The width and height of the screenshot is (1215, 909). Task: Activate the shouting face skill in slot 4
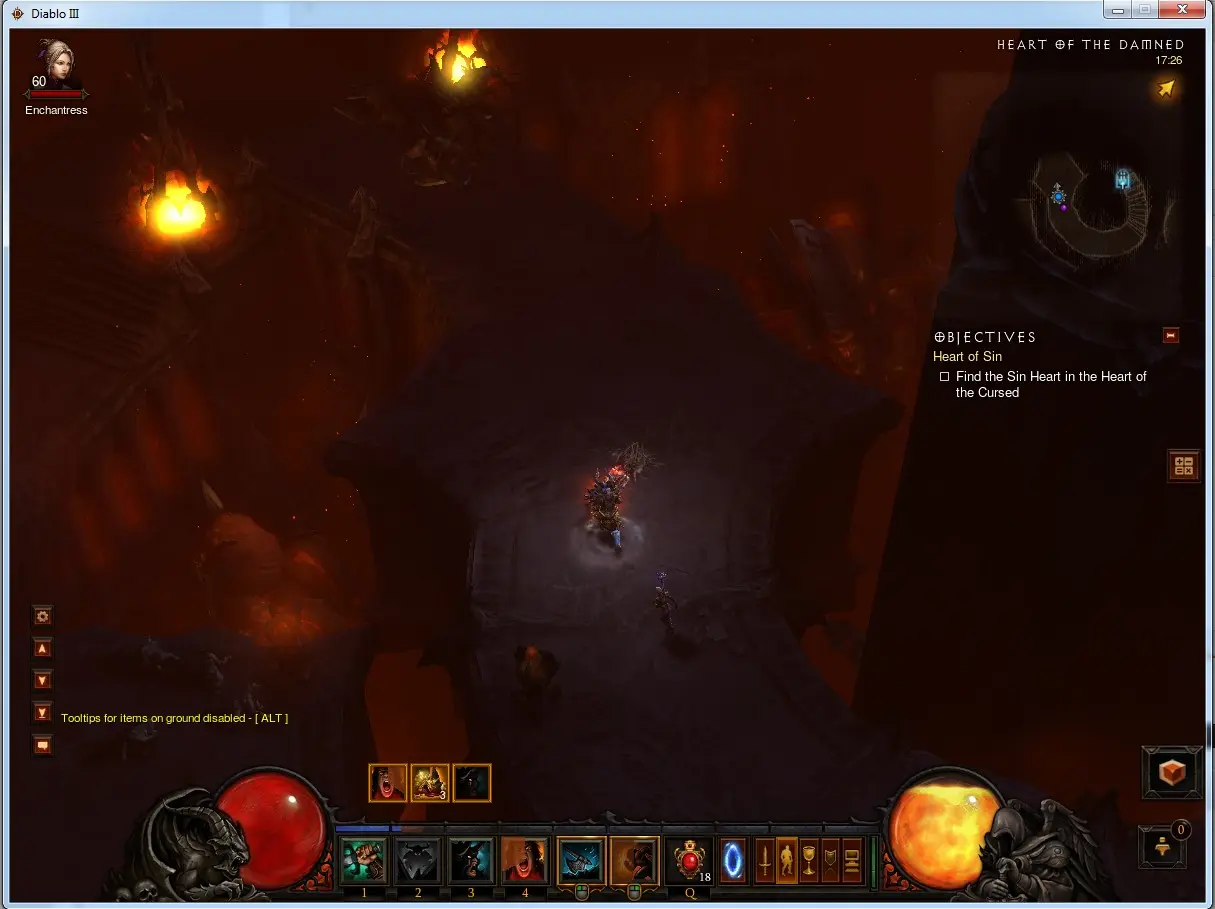coord(525,860)
